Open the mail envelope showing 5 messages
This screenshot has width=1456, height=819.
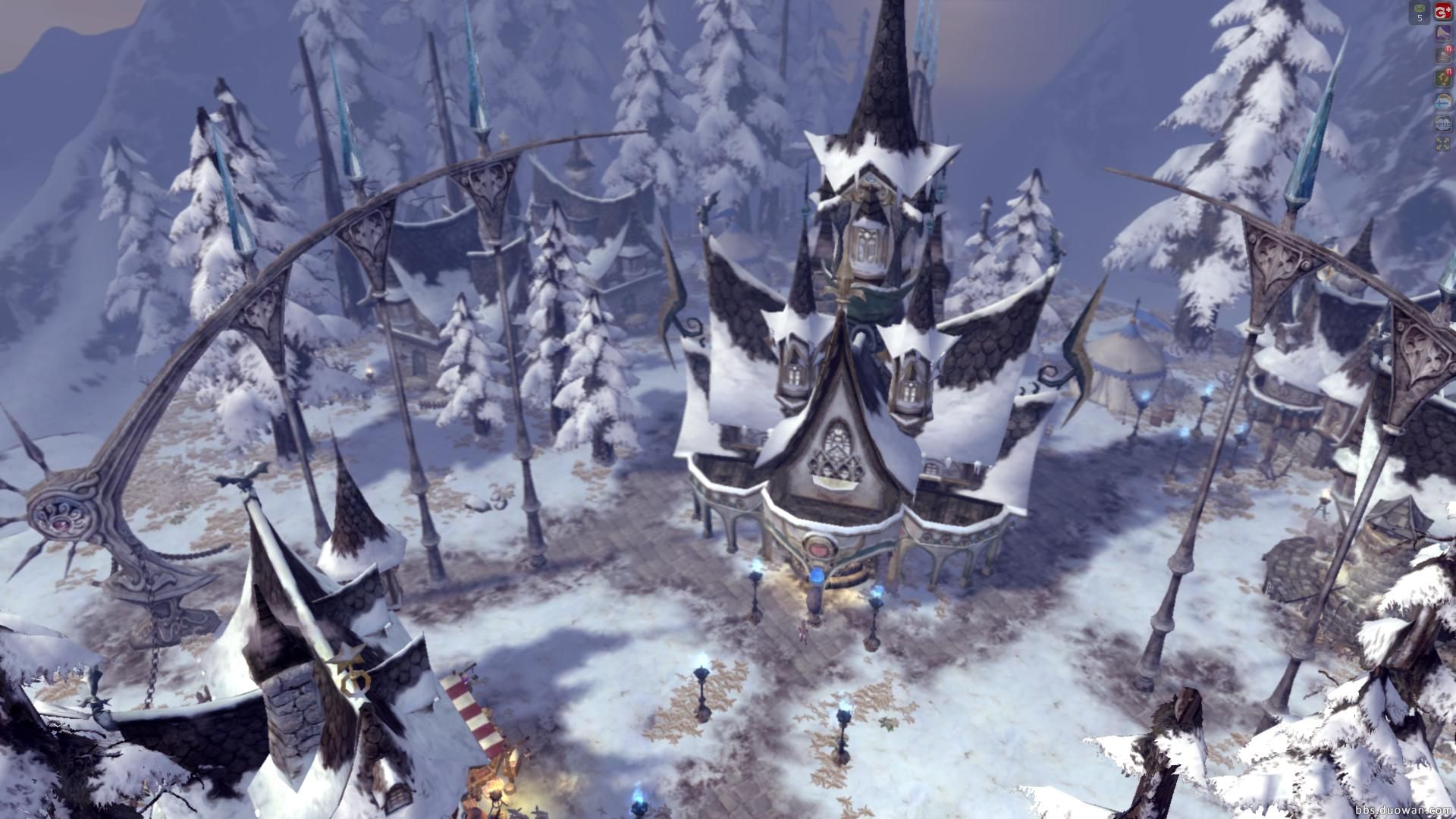coord(1420,12)
